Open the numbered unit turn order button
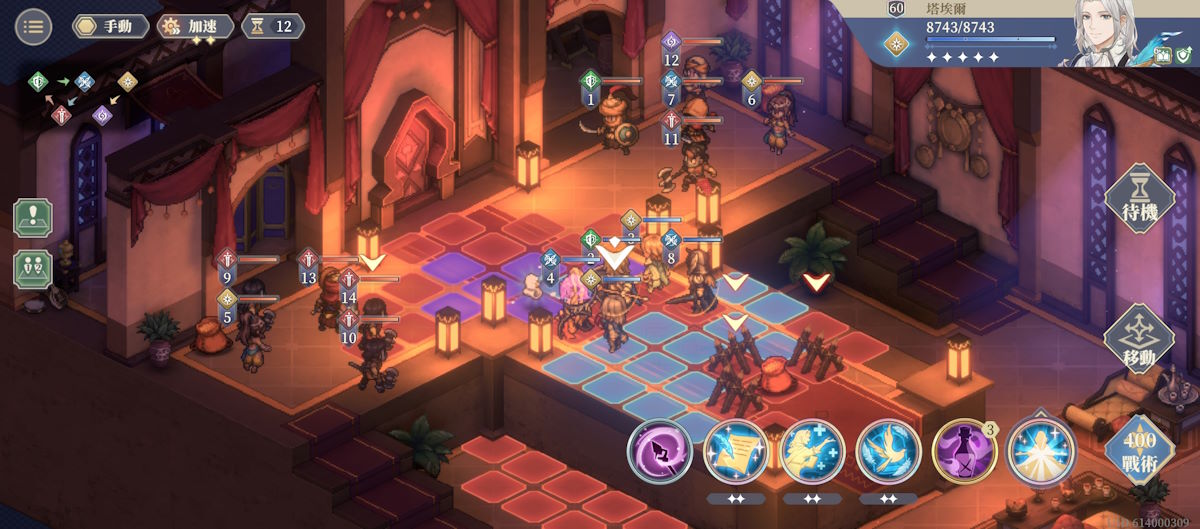Image resolution: width=1200 pixels, height=529 pixels. (33, 269)
